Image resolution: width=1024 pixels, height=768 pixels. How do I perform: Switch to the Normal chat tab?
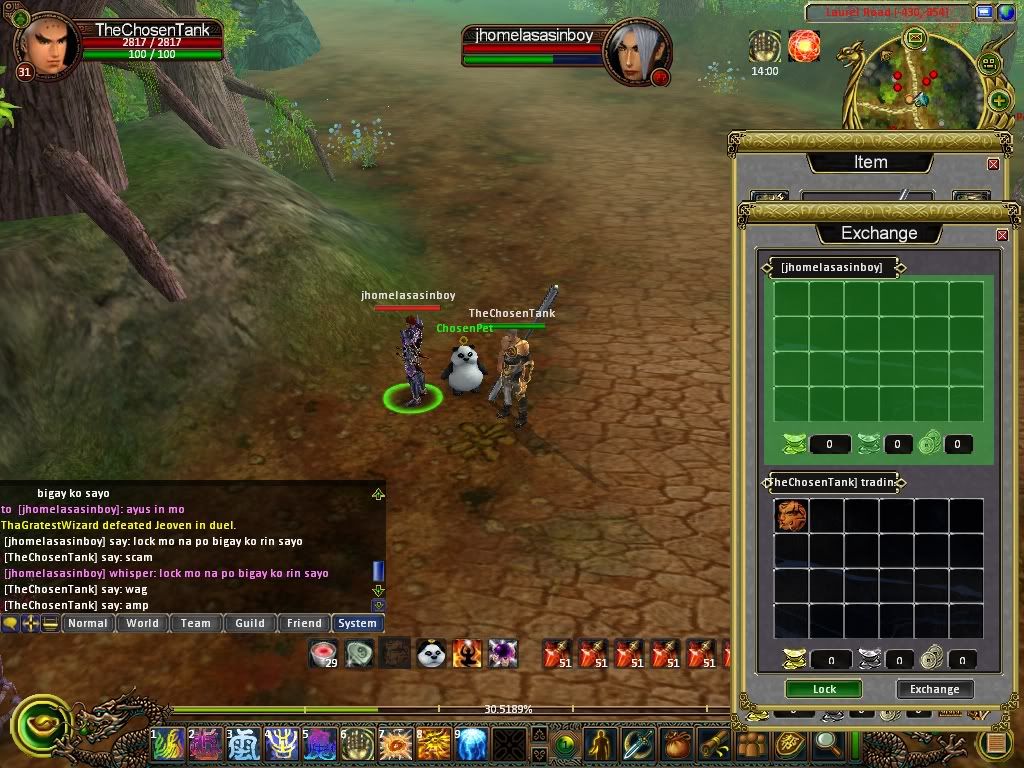87,623
